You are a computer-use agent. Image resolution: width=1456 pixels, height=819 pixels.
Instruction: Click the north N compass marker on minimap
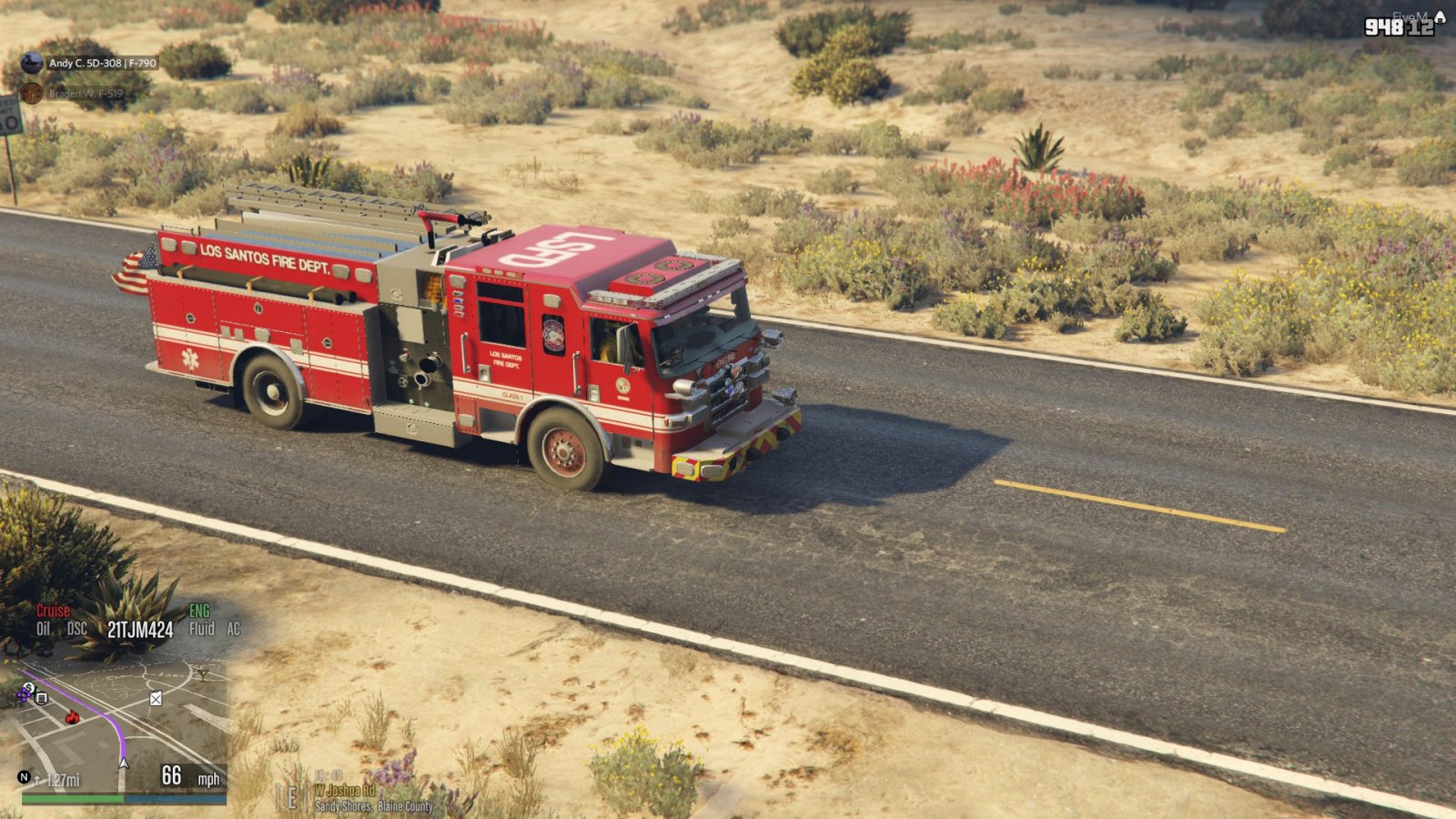(x=23, y=776)
